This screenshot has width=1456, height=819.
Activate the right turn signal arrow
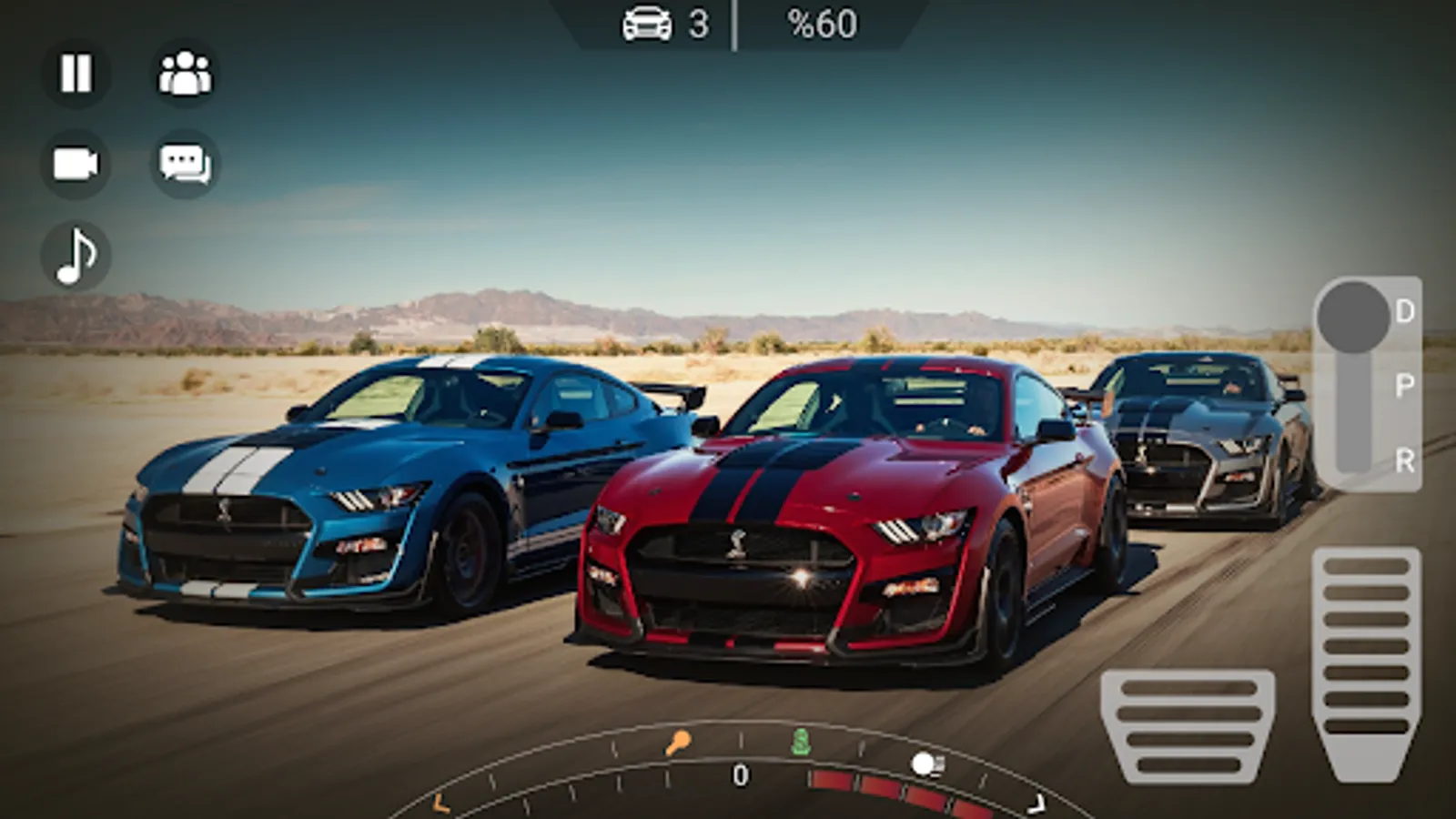[1036, 804]
